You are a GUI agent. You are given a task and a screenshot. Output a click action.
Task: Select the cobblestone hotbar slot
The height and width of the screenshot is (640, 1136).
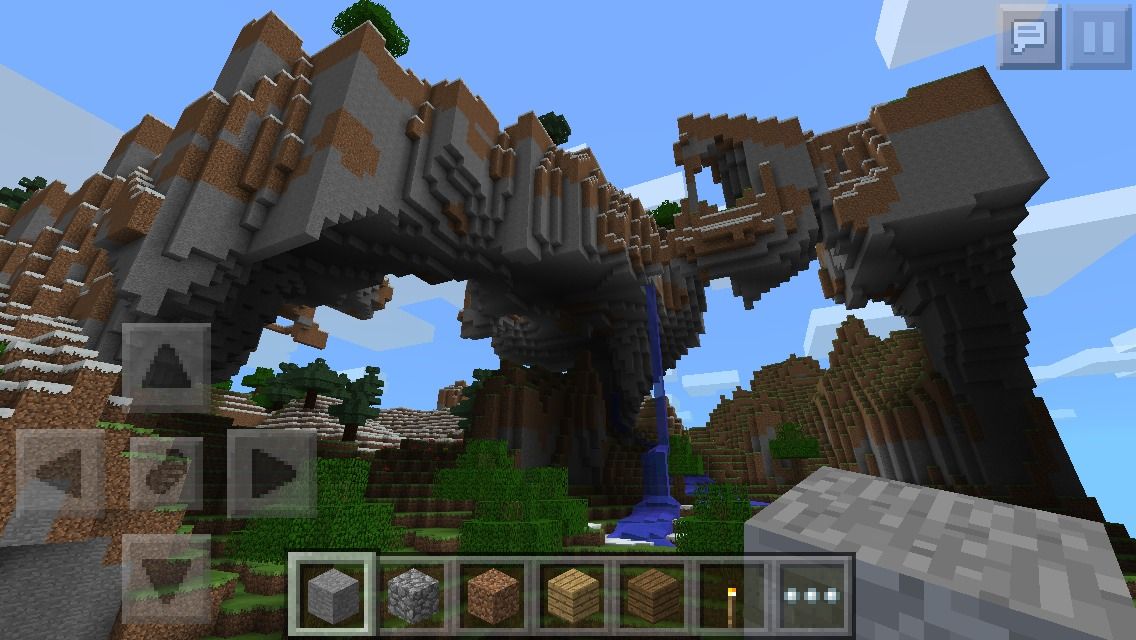click(x=411, y=594)
